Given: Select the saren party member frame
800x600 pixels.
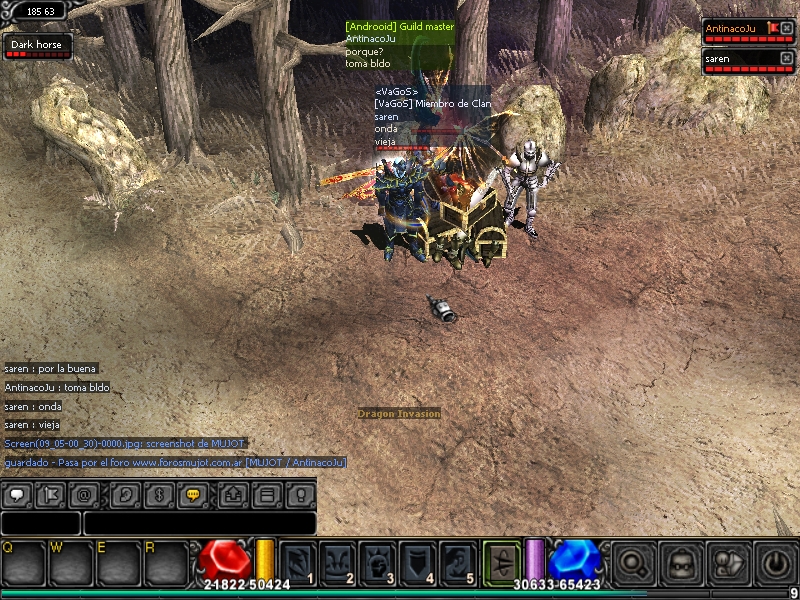Looking at the screenshot, I should 740,60.
